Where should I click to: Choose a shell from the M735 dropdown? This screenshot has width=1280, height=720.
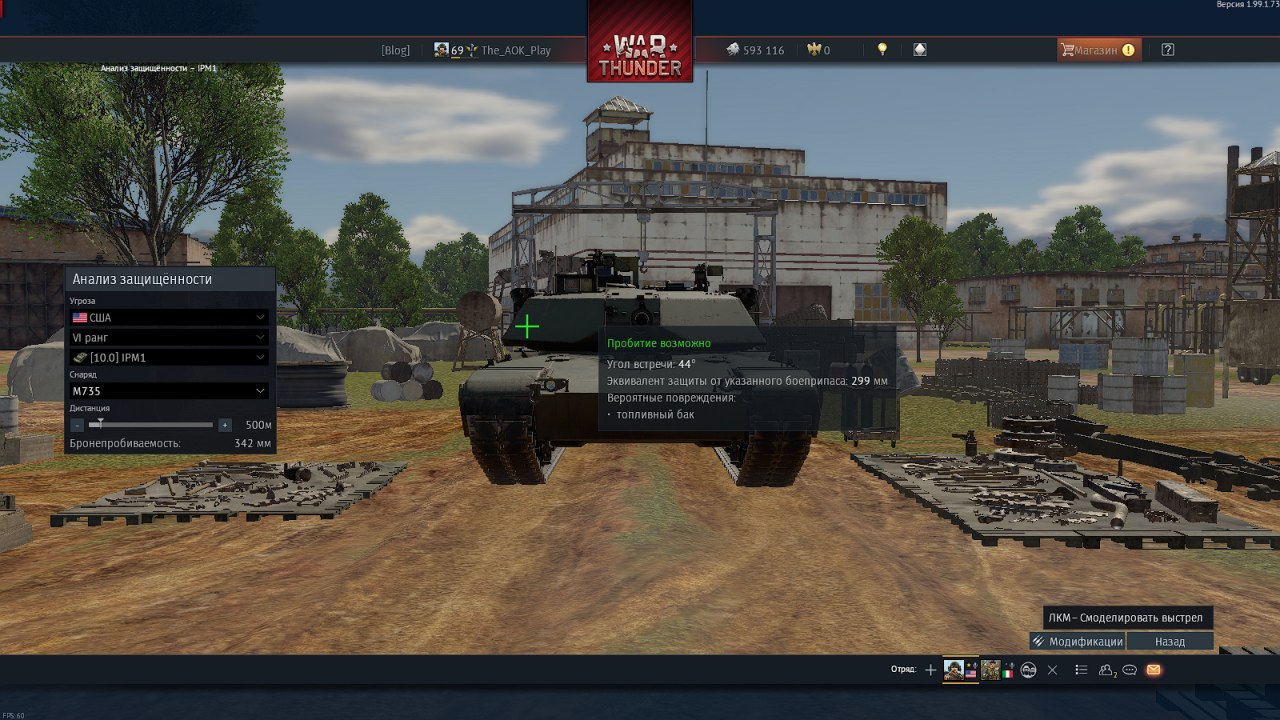pyautogui.click(x=169, y=391)
